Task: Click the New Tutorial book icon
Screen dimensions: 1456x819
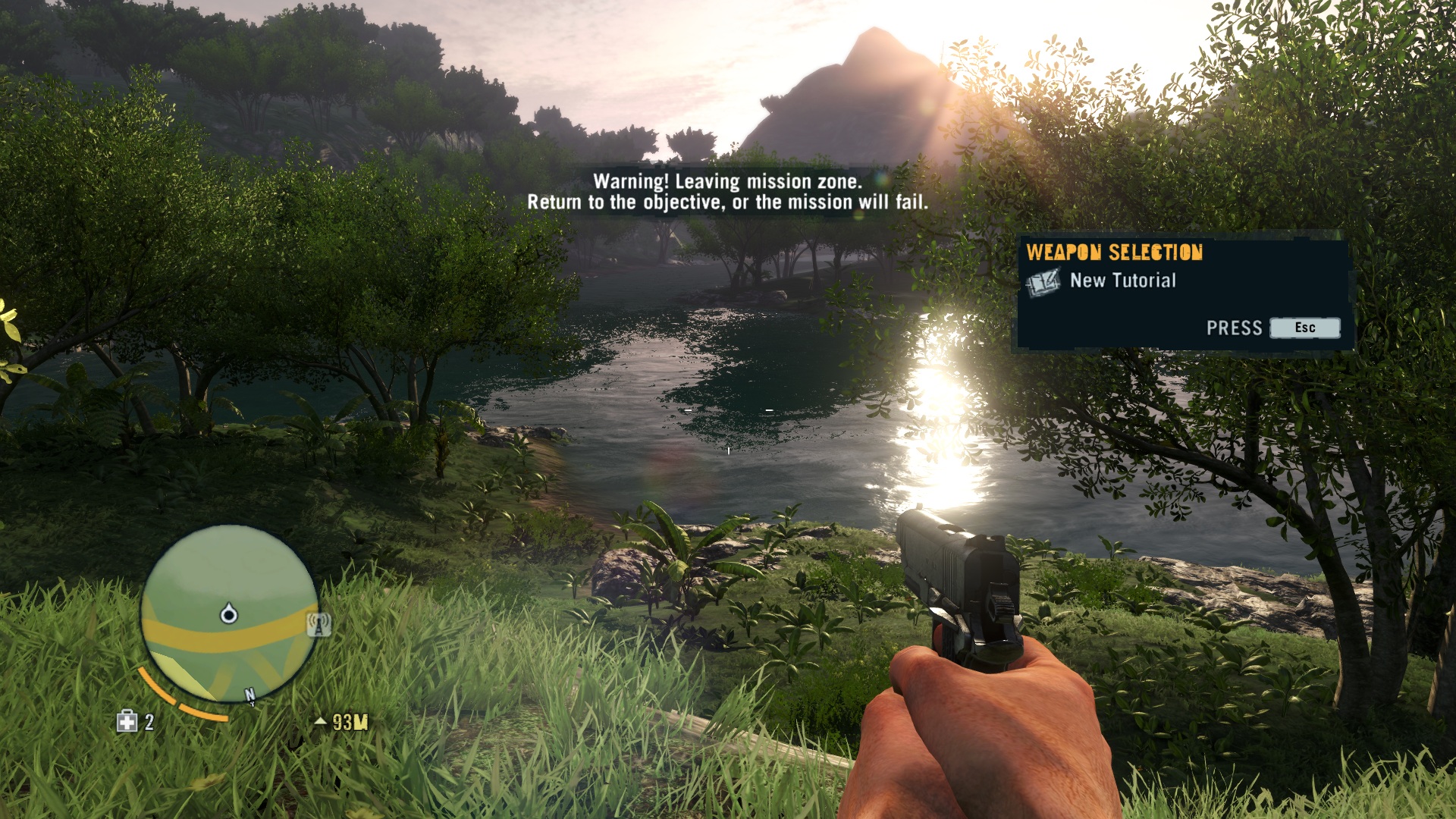Action: (x=1043, y=283)
